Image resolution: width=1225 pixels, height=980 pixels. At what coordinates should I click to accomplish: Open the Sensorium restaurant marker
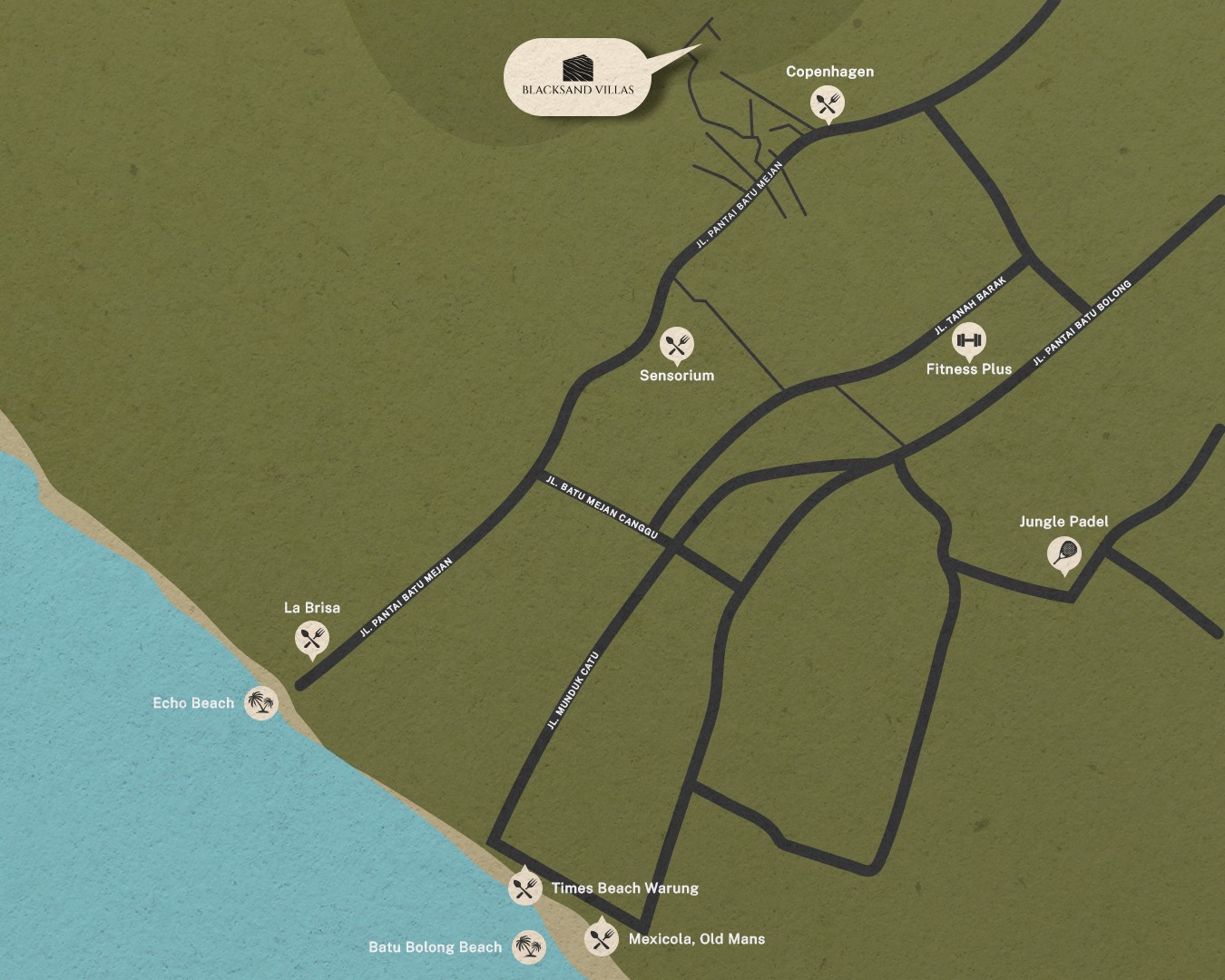676,344
